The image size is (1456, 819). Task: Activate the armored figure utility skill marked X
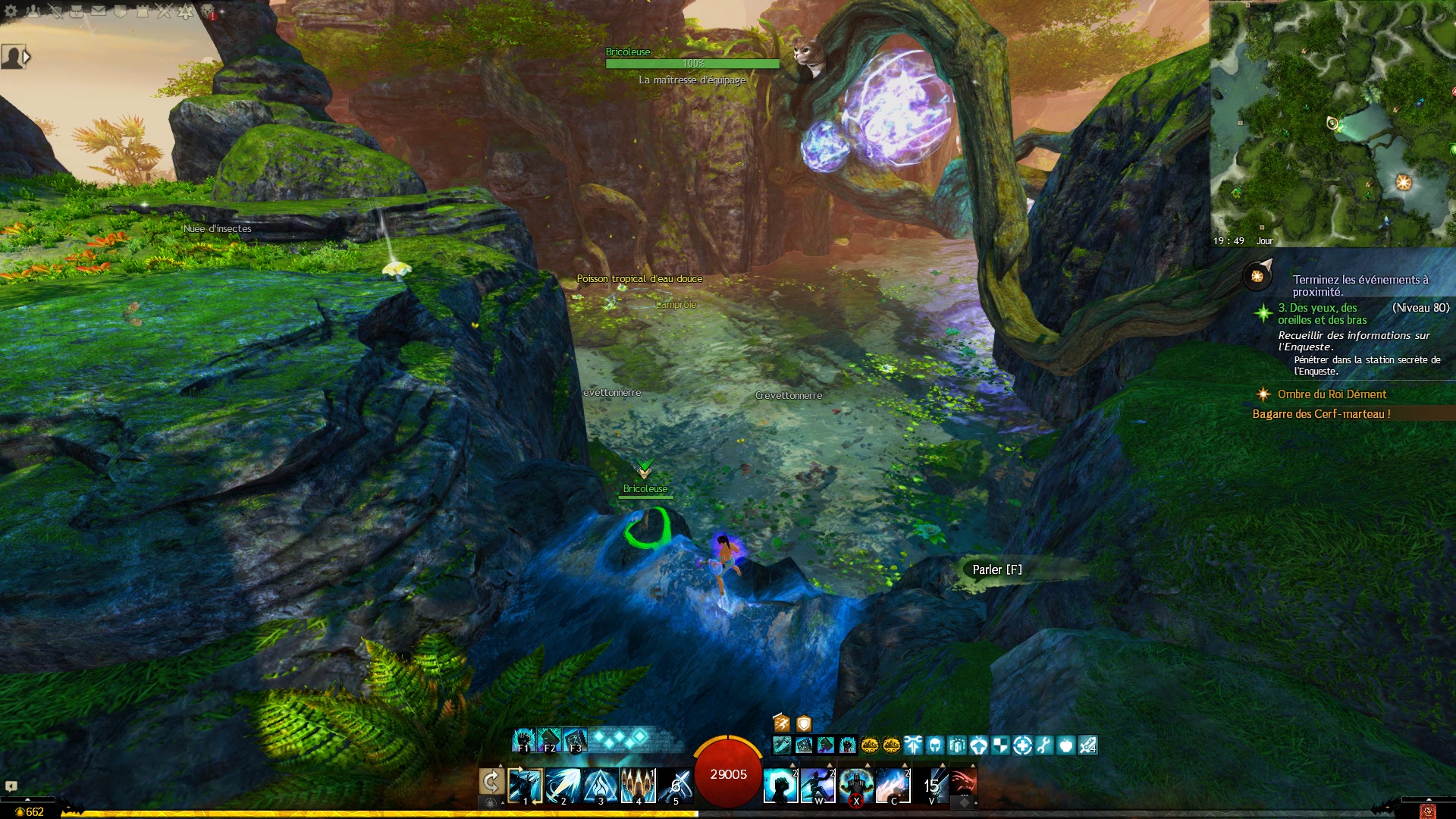(x=855, y=785)
